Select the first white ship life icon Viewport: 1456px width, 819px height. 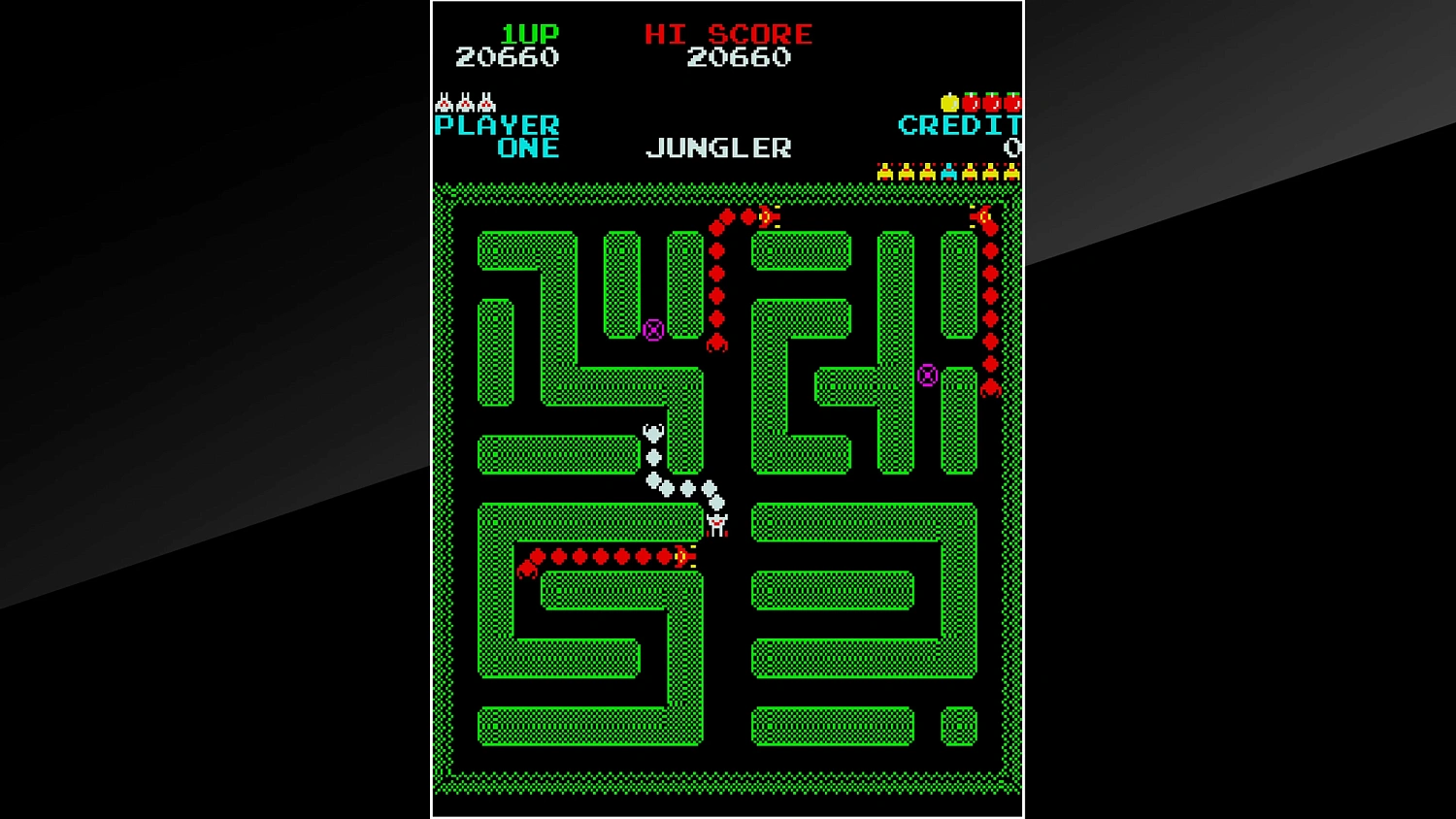[445, 101]
